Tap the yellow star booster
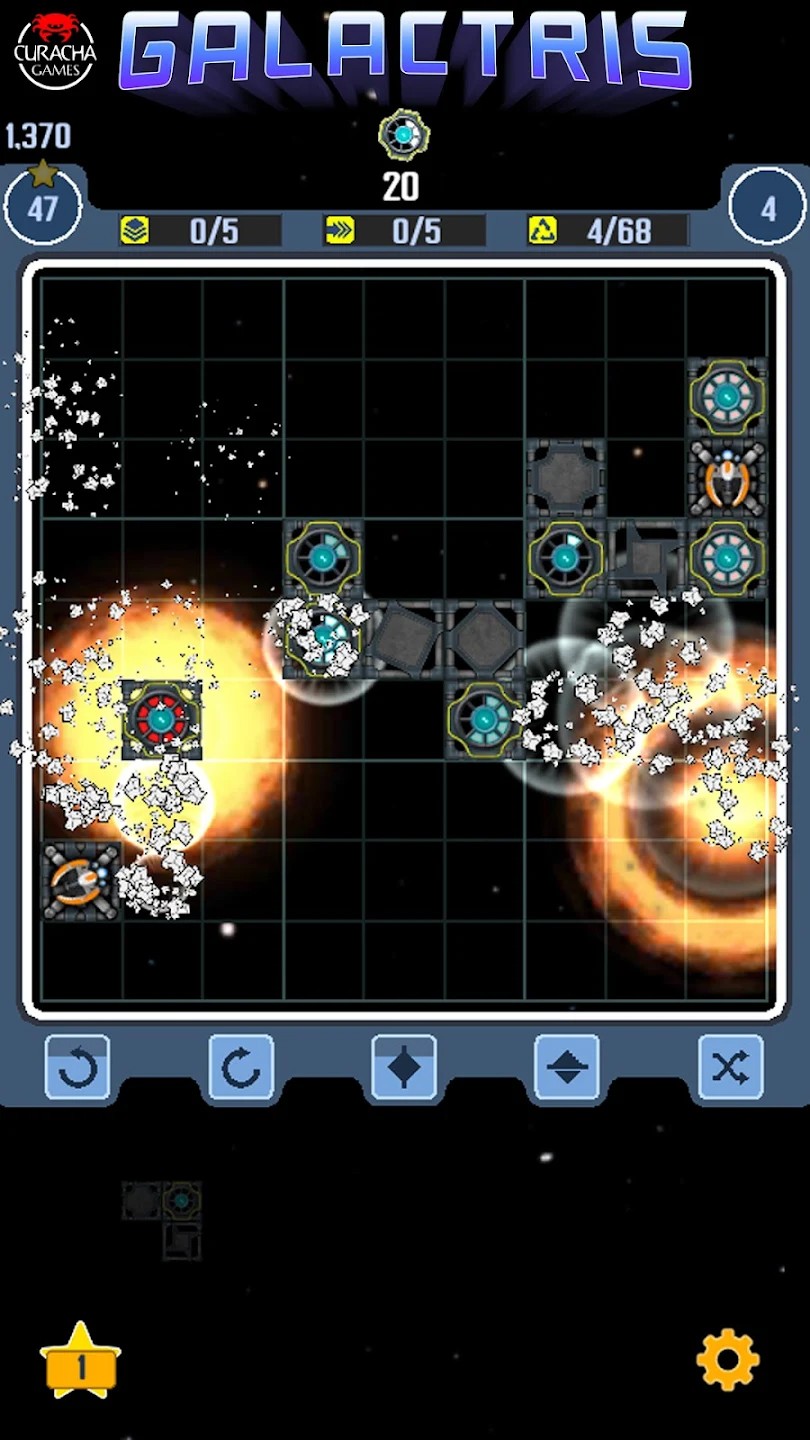The height and width of the screenshot is (1440, 810). tap(80, 1360)
